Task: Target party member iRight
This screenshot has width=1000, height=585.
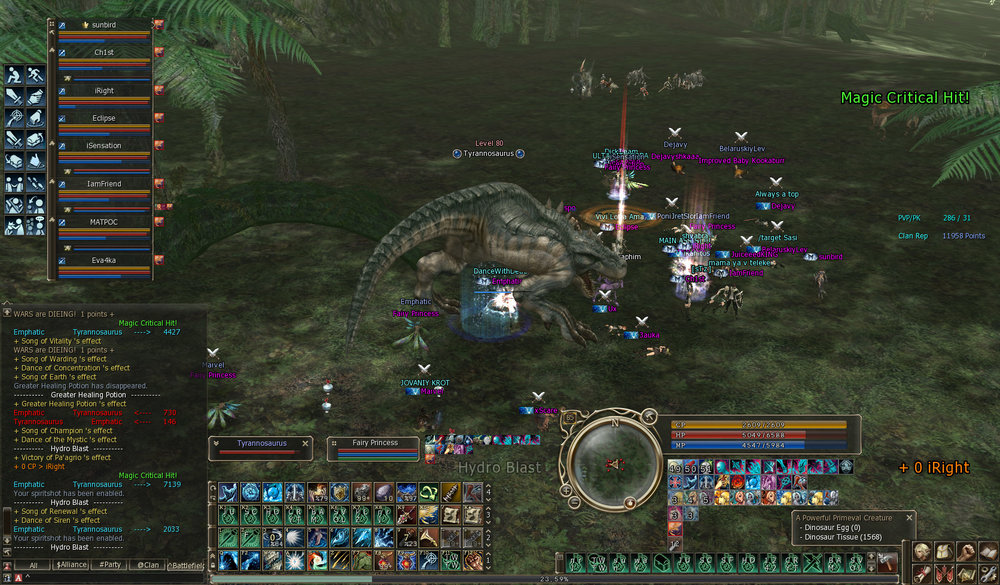Action: pyautogui.click(x=104, y=90)
